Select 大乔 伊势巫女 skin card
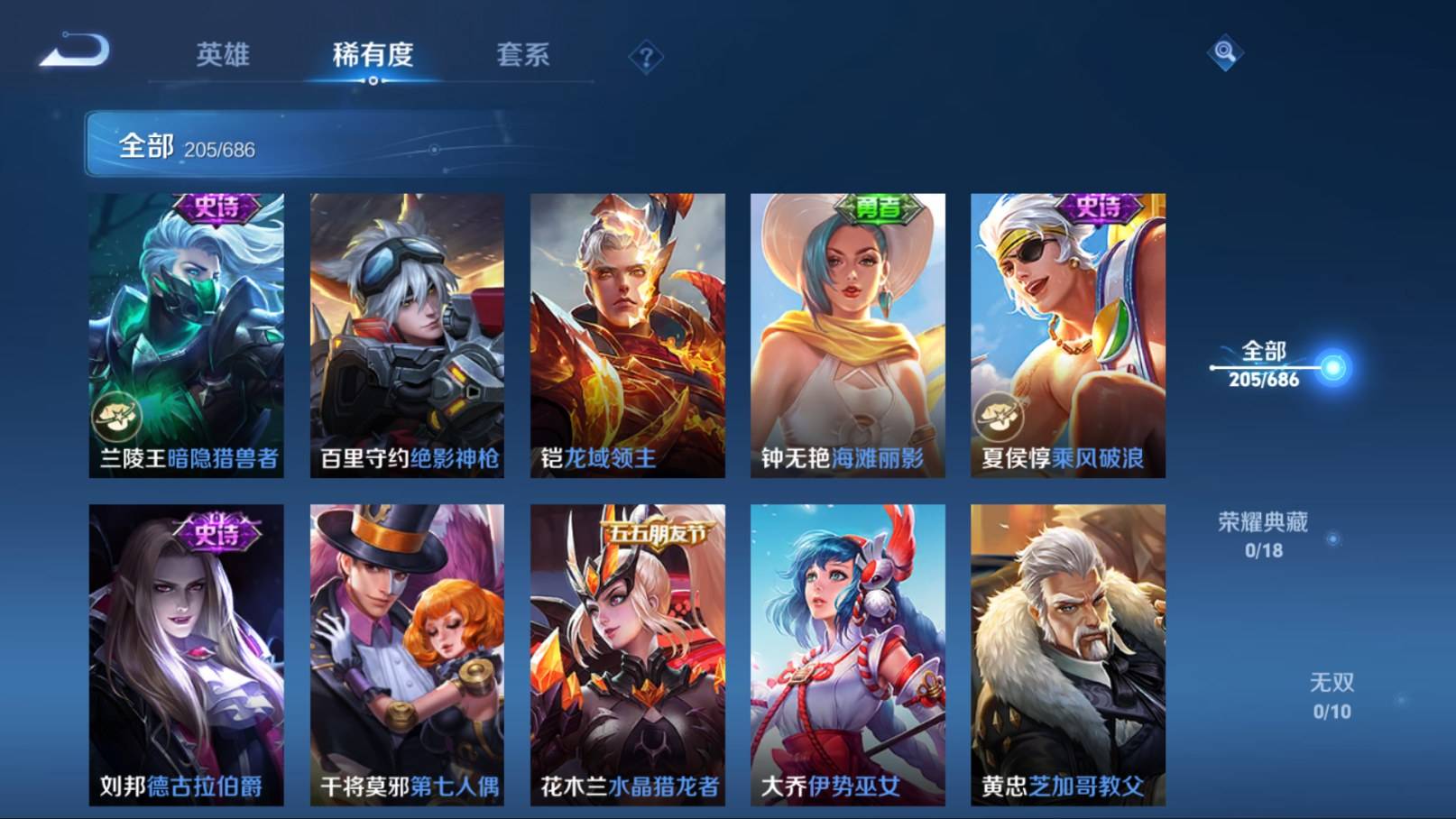1456x819 pixels. pos(847,654)
